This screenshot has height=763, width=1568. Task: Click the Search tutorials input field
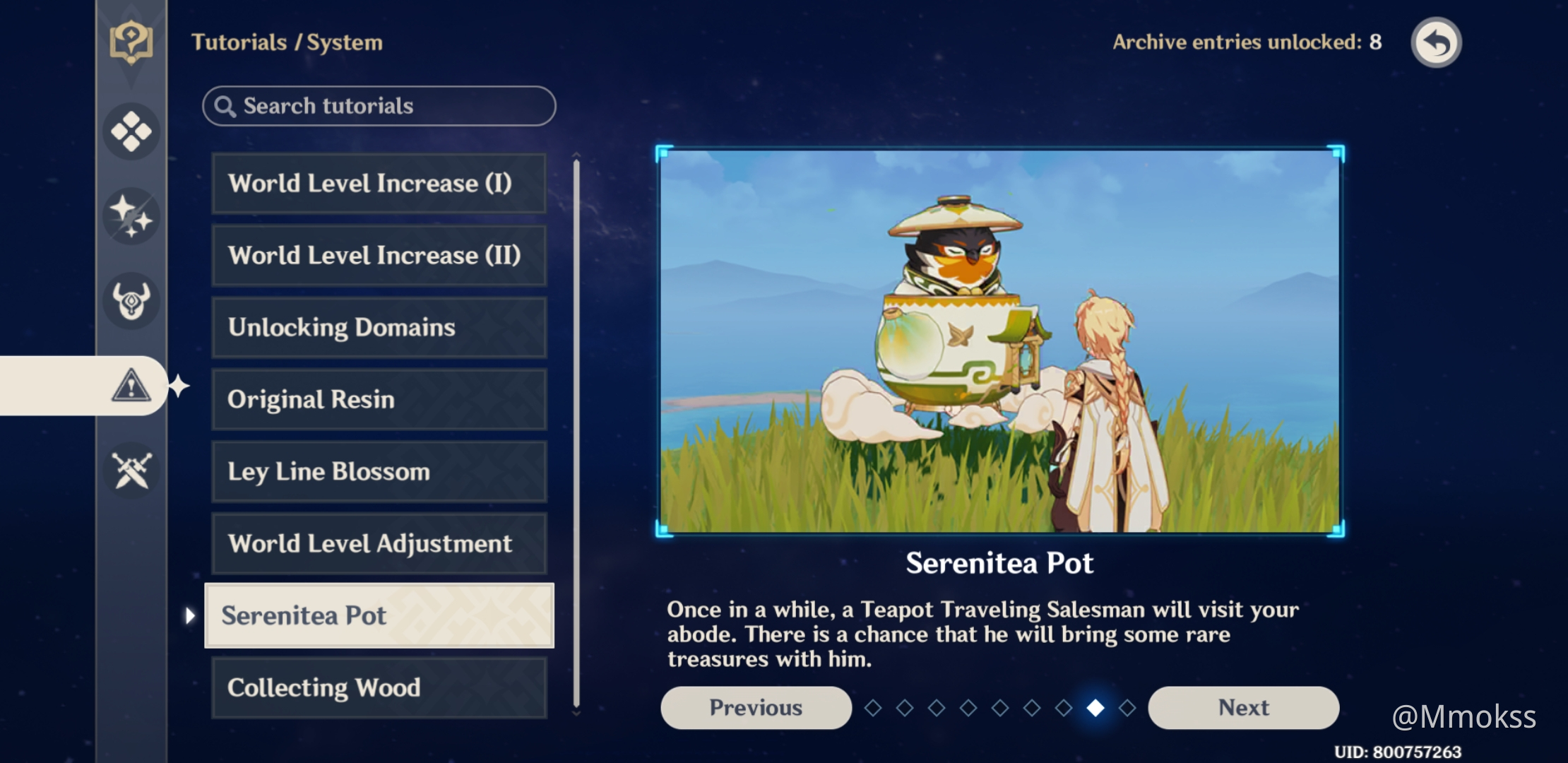(379, 106)
